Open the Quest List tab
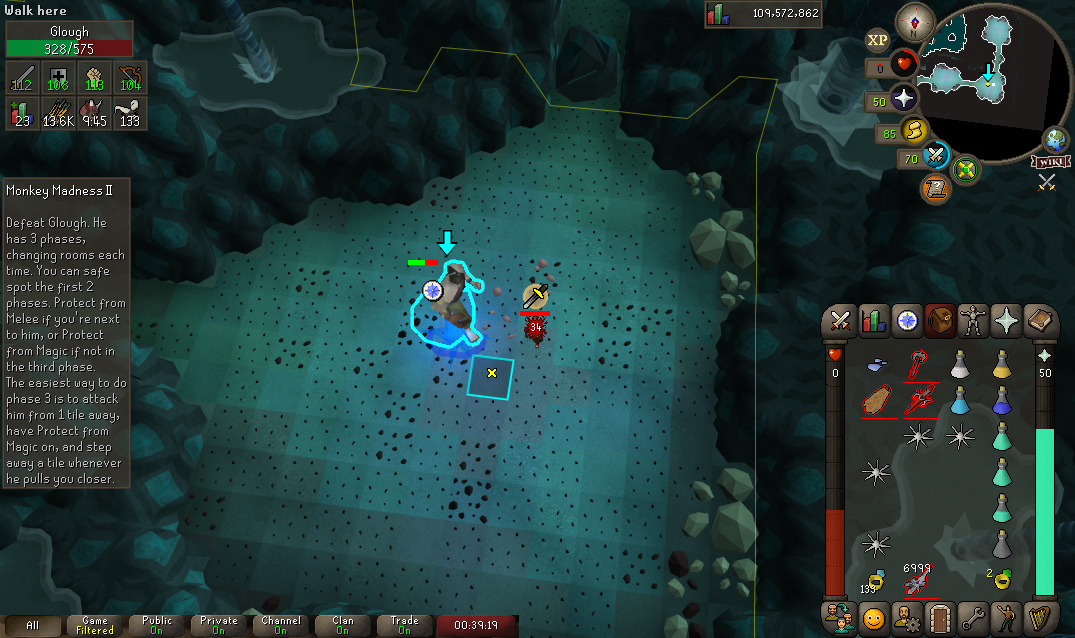The width and height of the screenshot is (1075, 638). point(907,321)
